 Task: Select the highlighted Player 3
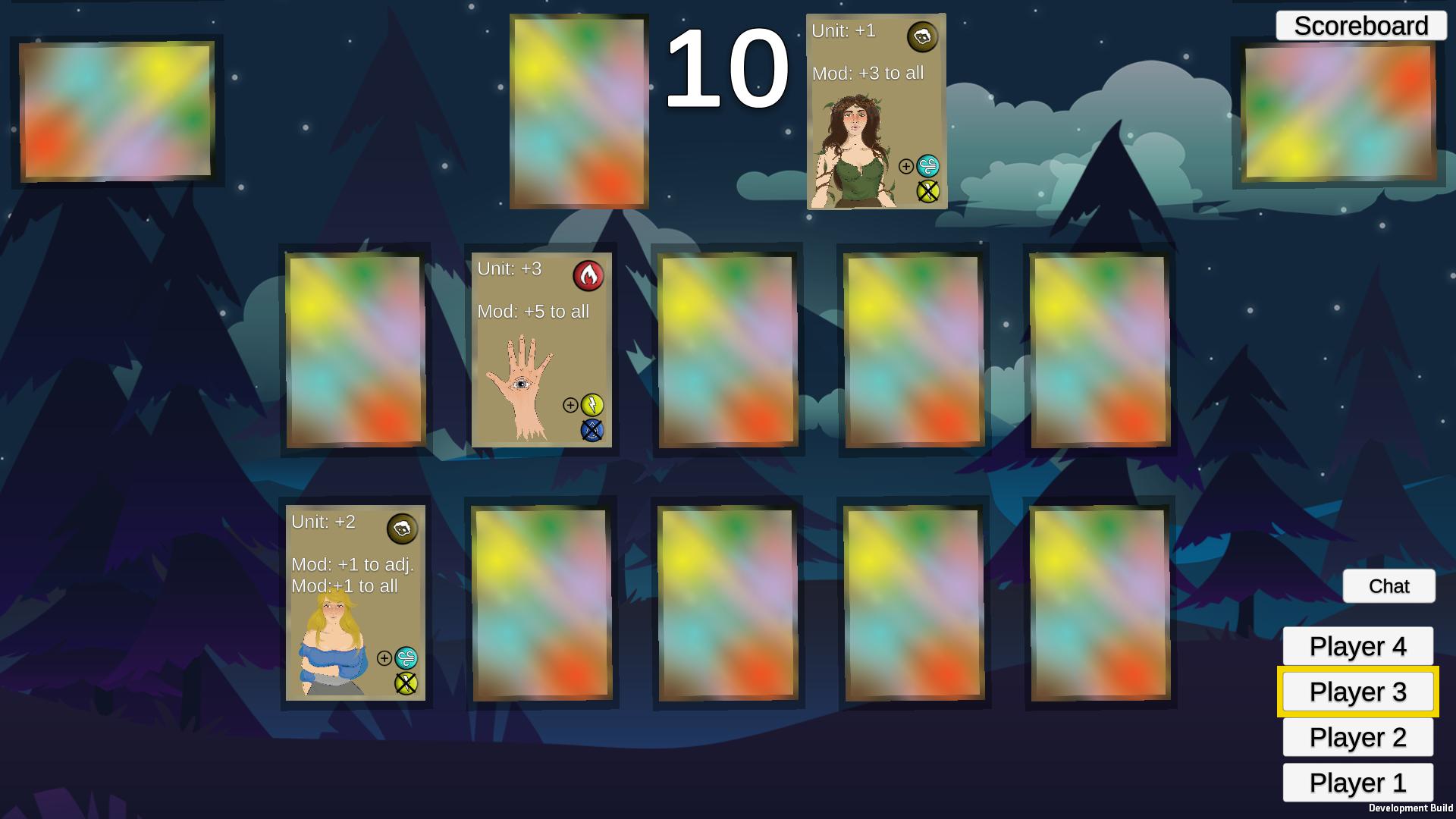(x=1357, y=692)
